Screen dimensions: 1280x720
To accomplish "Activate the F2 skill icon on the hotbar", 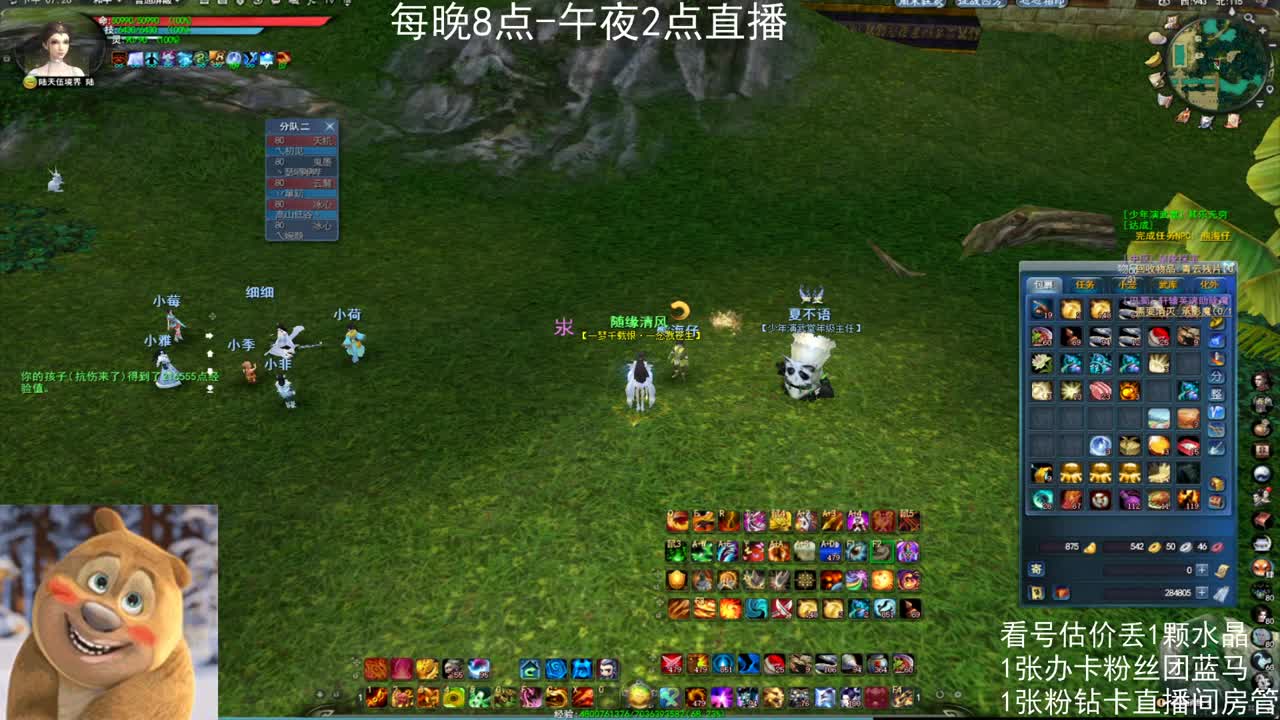I will tap(883, 551).
